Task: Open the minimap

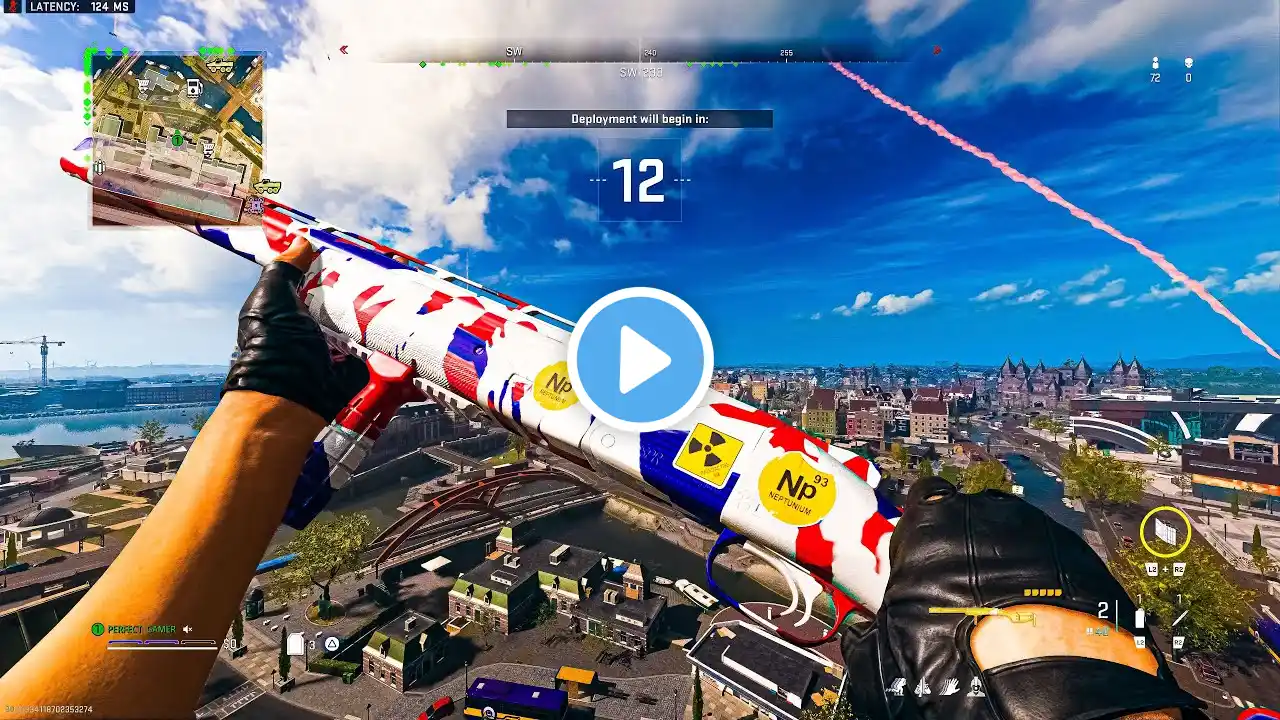Action: point(178,138)
